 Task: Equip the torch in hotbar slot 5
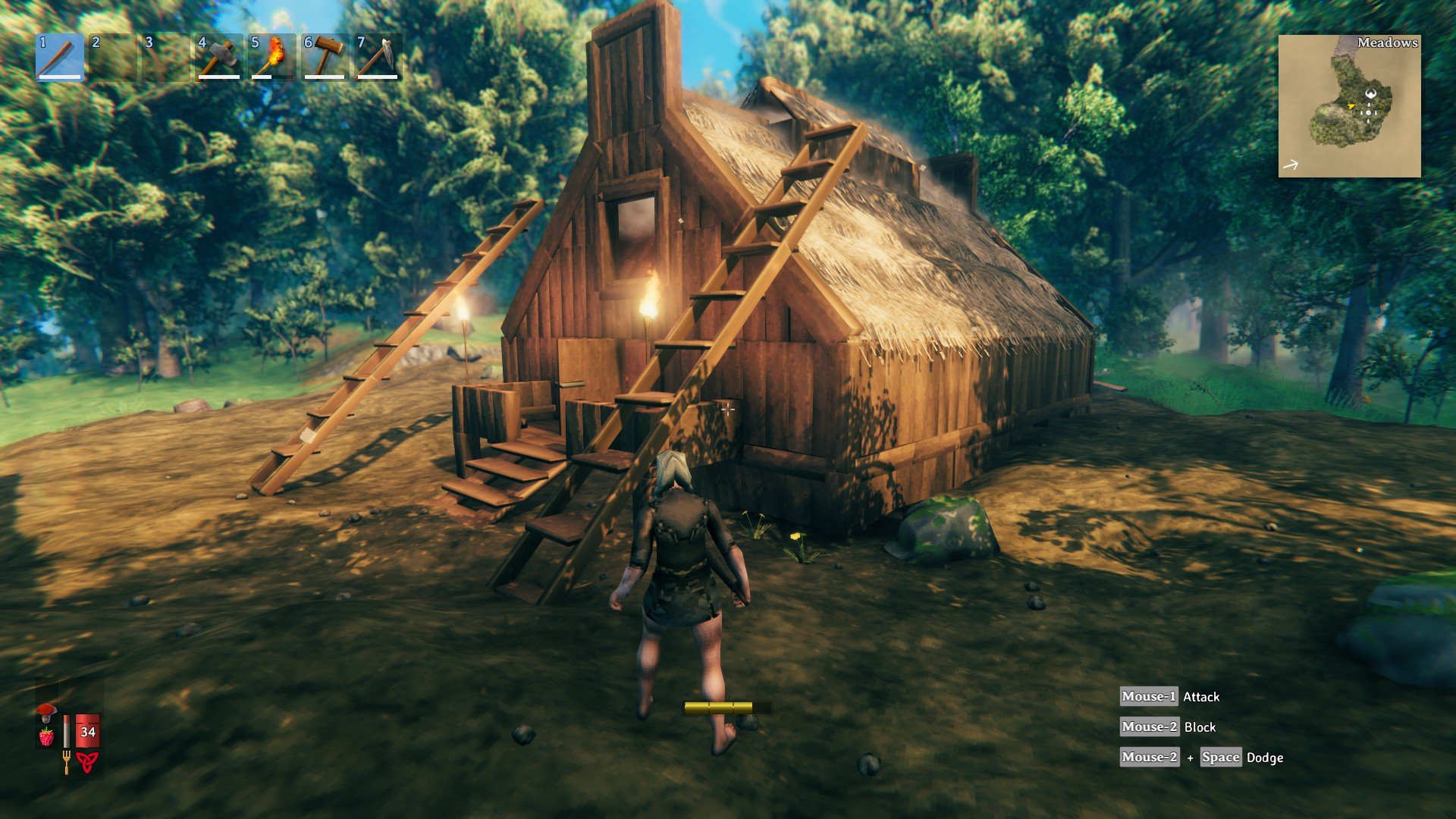[x=270, y=57]
